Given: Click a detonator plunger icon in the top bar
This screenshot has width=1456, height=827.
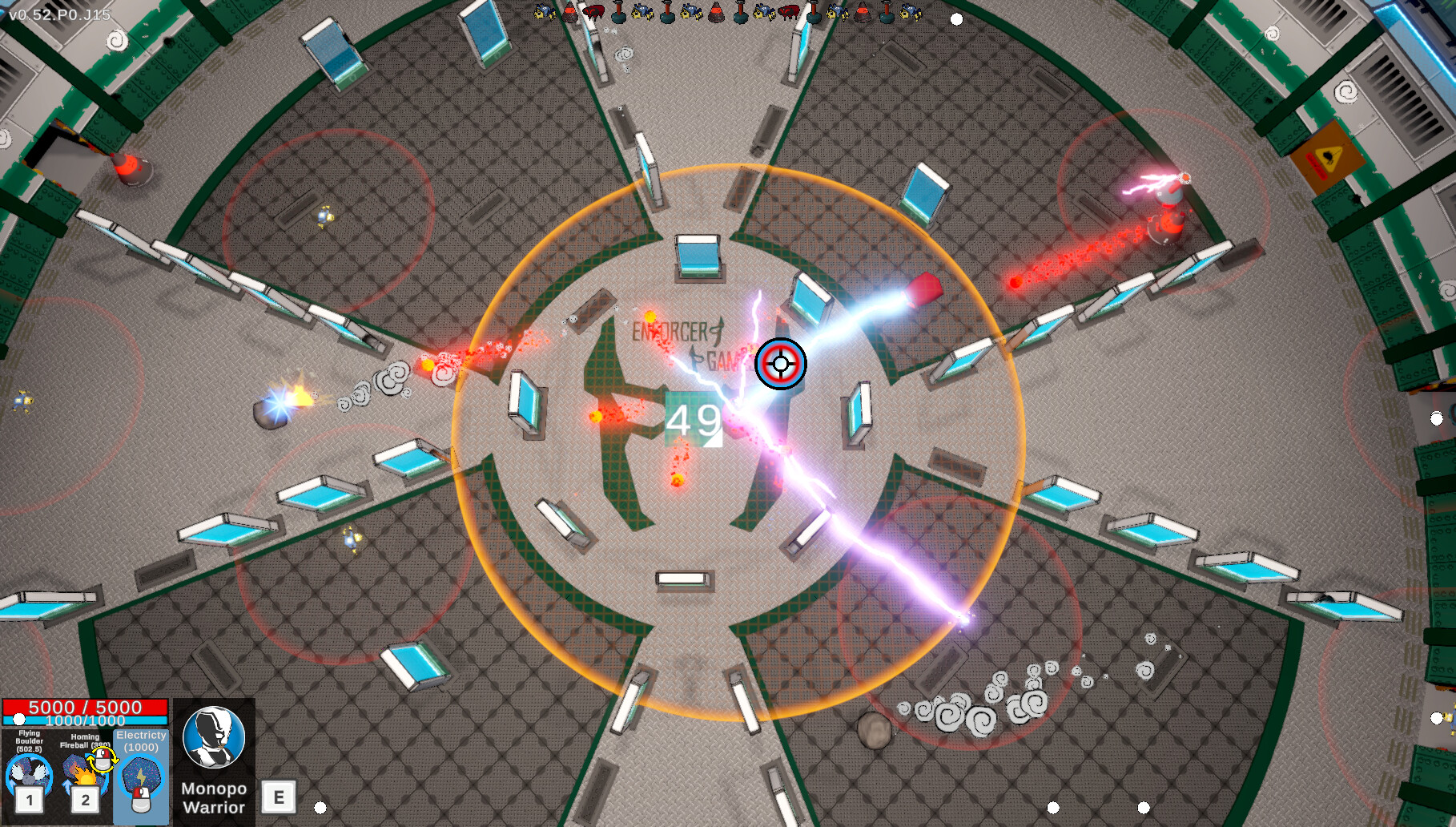Looking at the screenshot, I should (617, 12).
